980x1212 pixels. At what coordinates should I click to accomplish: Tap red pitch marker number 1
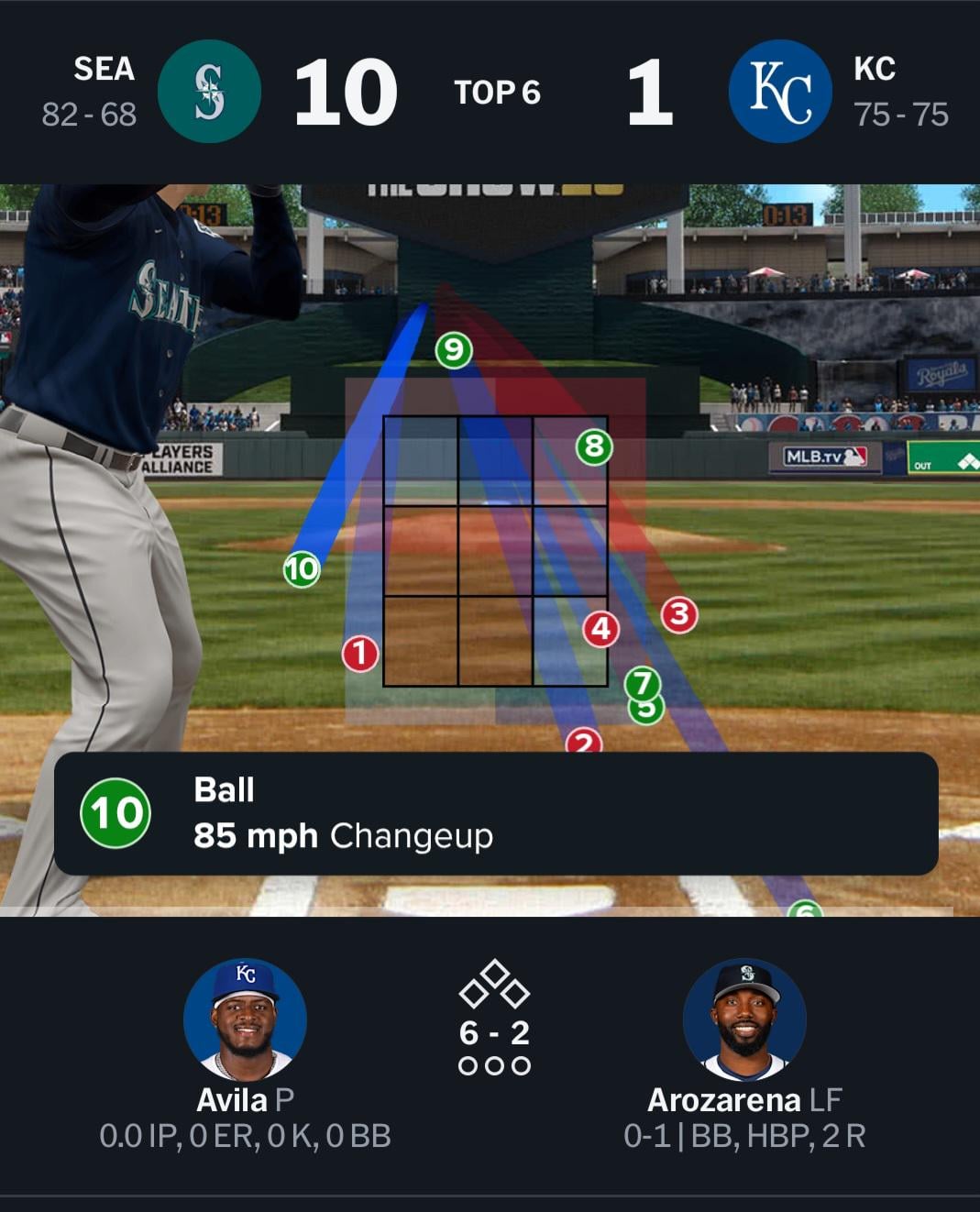click(360, 654)
